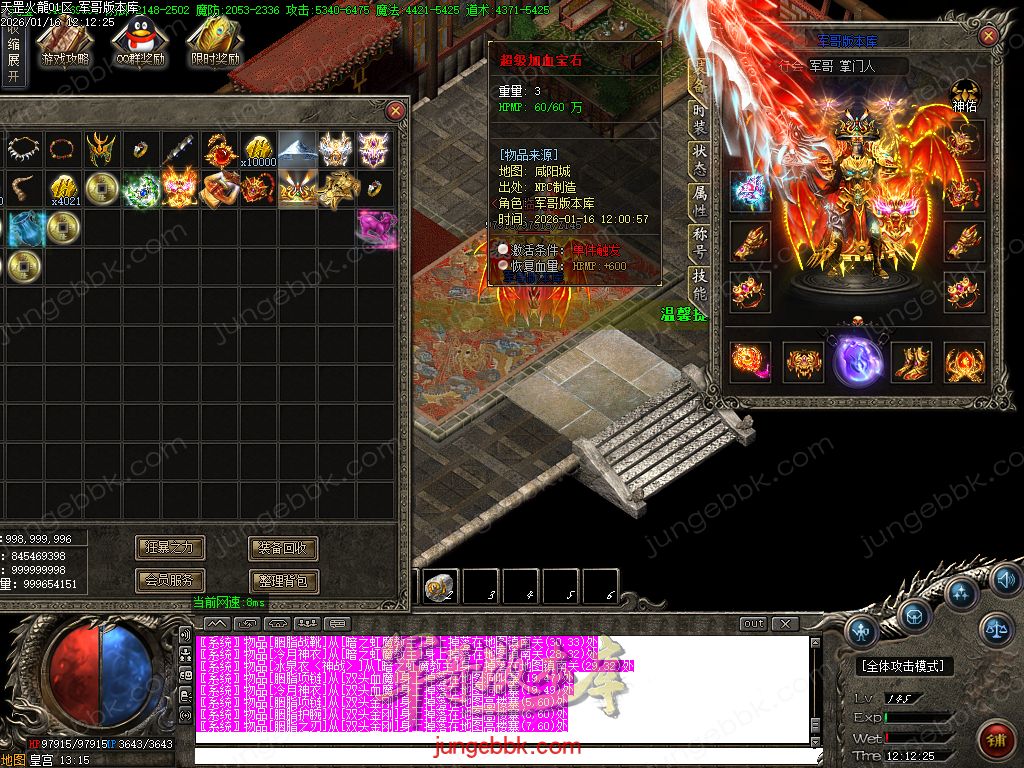Select the pink beast item in bag
Screen dimensions: 1024x768
[x=376, y=228]
